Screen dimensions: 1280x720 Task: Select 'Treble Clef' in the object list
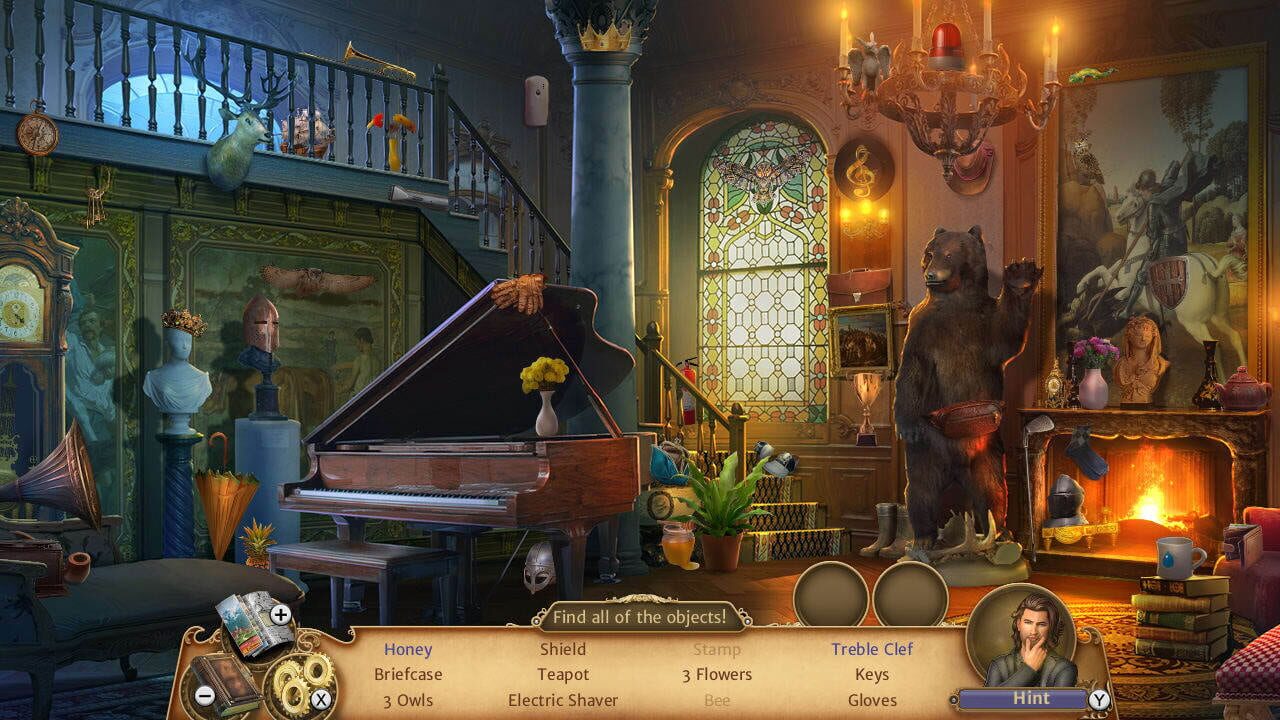[x=873, y=649]
